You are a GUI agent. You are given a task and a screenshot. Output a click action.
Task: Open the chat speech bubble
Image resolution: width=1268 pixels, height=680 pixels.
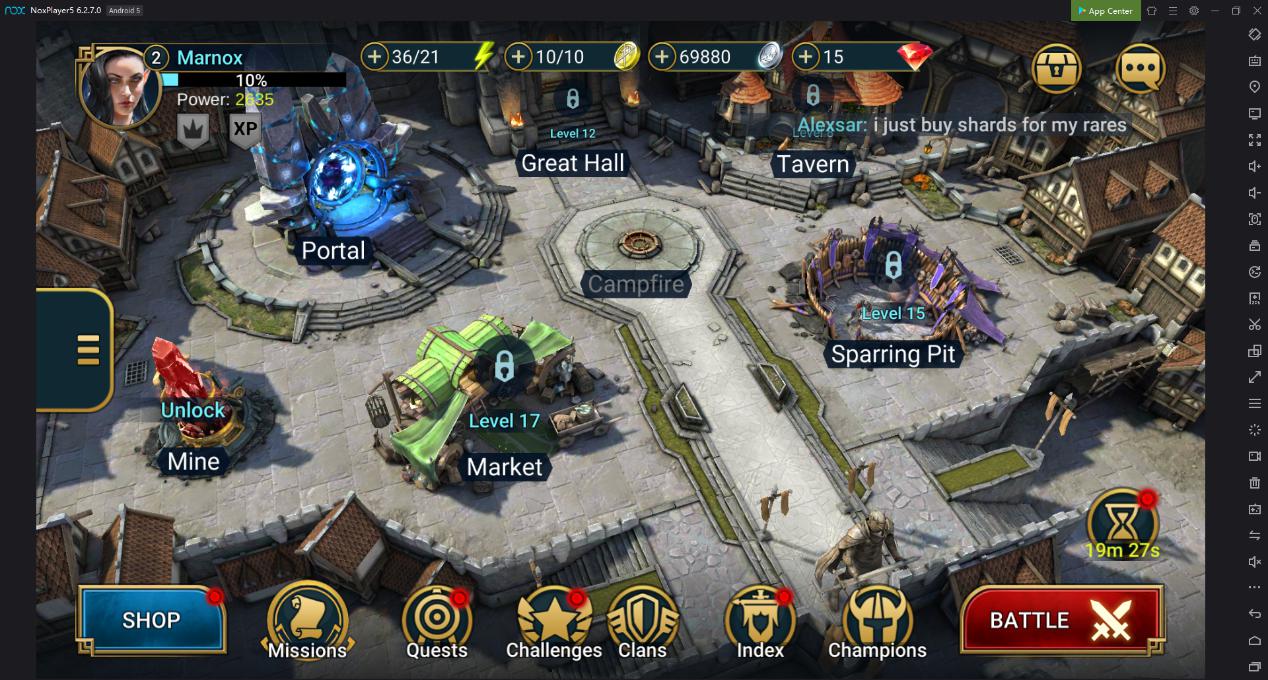coord(1140,69)
